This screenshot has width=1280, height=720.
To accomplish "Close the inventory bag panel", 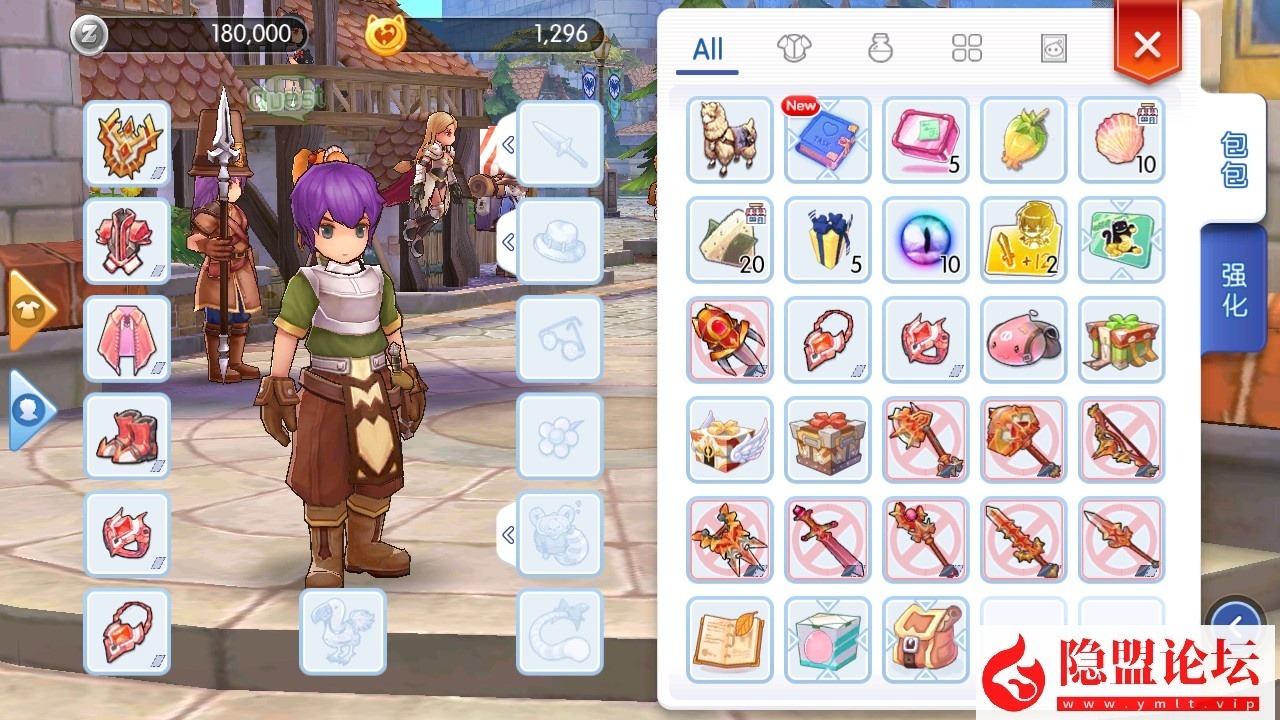I will 1147,45.
